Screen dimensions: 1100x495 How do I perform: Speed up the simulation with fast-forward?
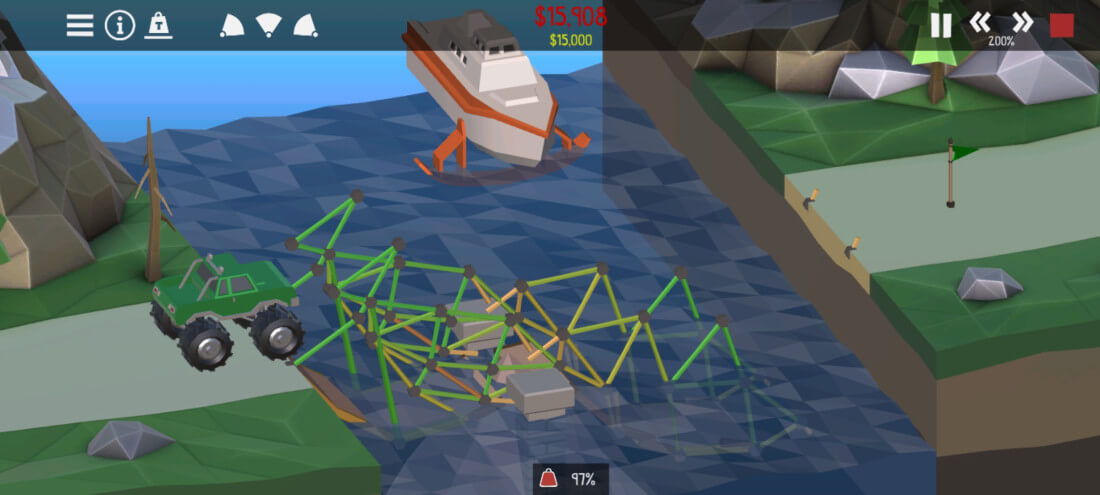(1022, 22)
